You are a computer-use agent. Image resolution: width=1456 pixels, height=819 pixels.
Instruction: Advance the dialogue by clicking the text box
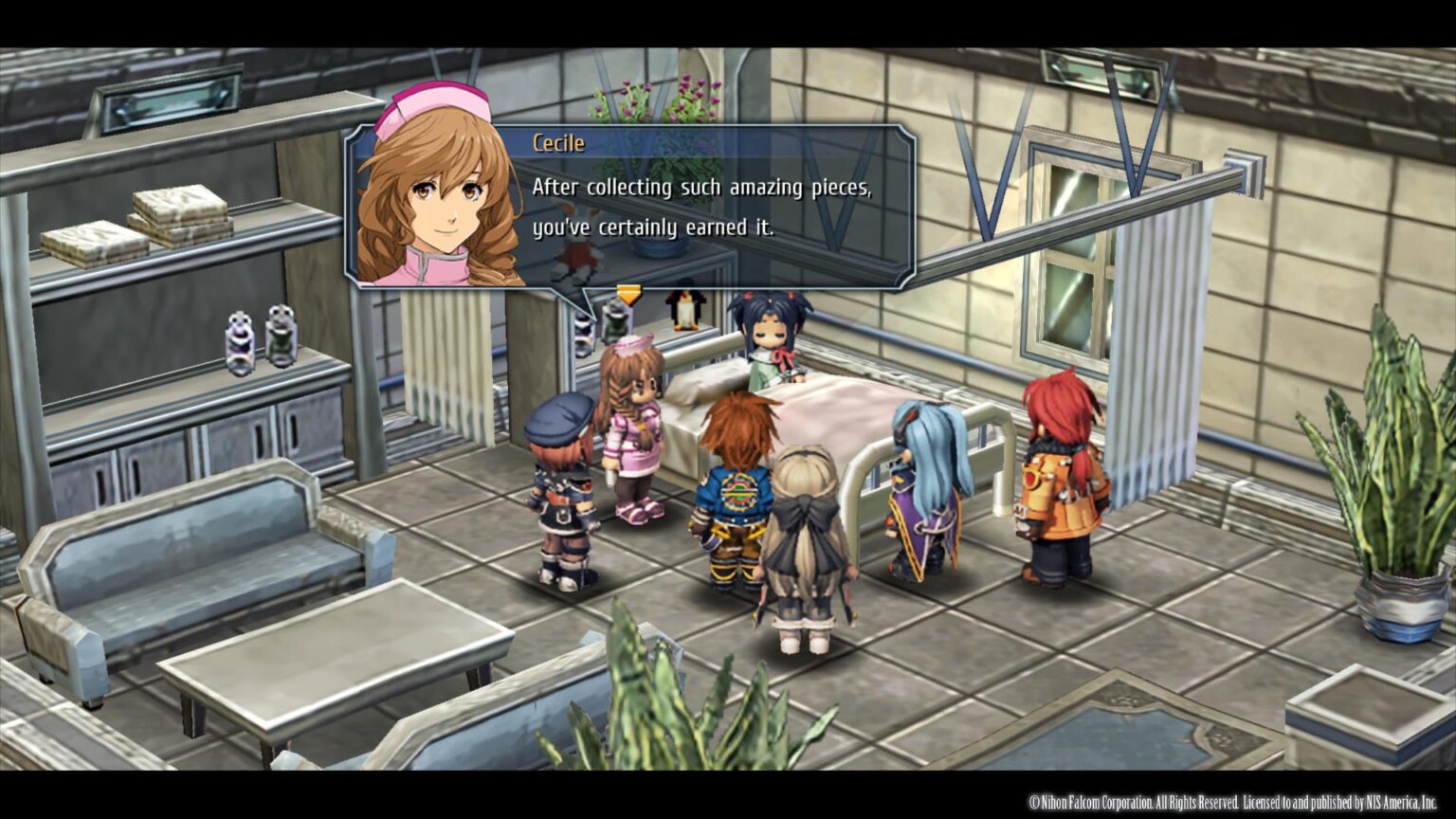[720, 209]
